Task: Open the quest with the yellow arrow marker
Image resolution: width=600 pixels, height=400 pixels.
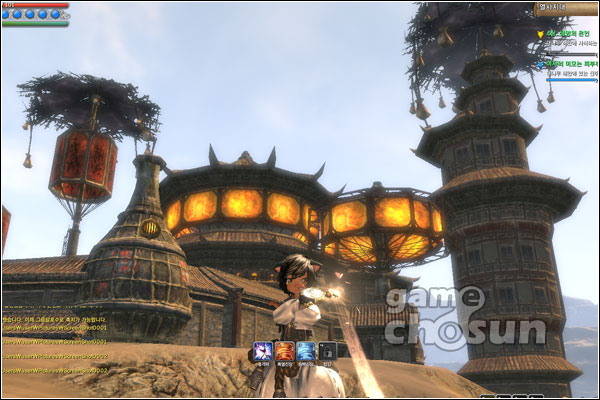Action: pos(566,34)
